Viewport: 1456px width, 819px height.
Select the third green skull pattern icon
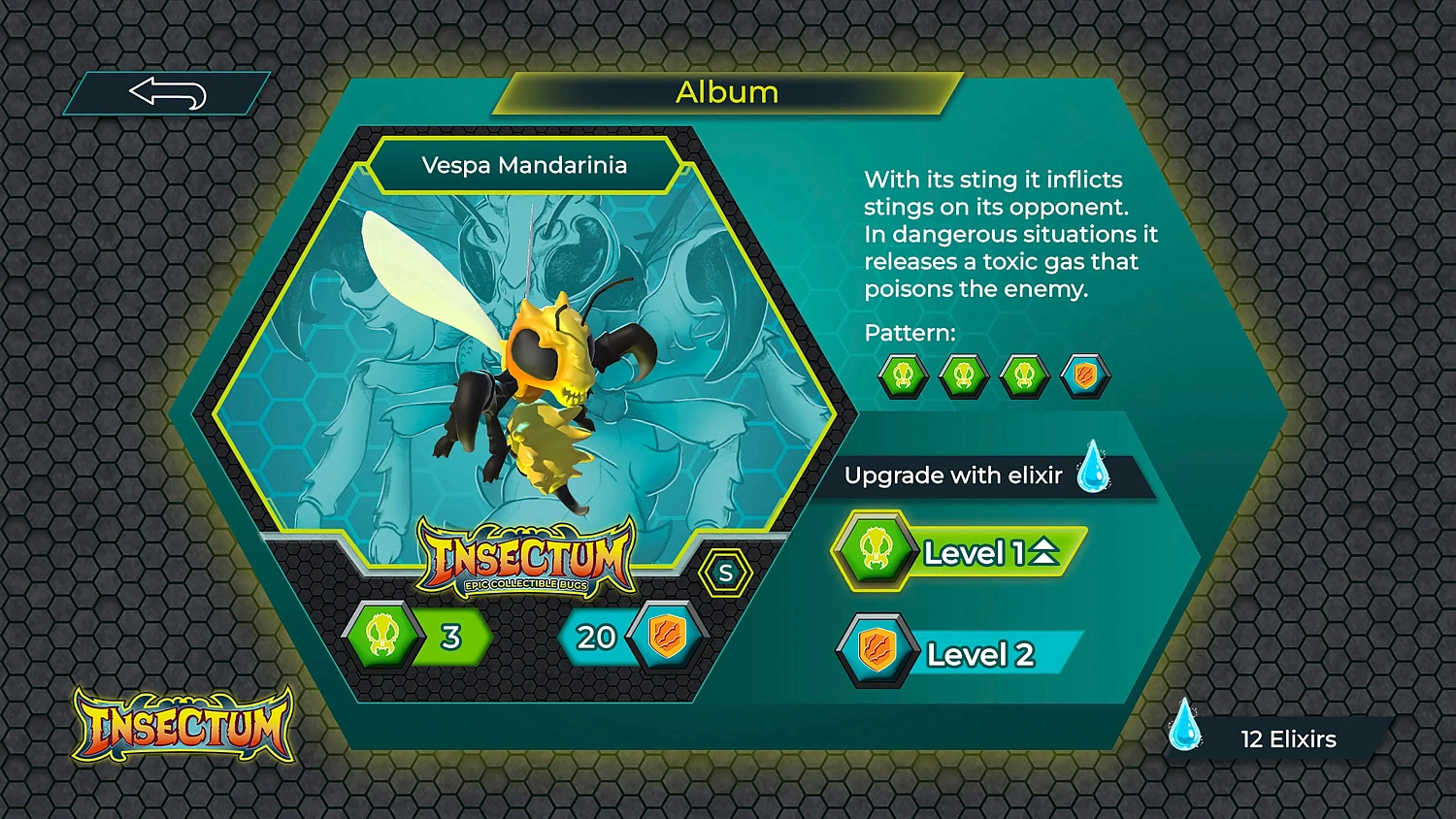(x=1024, y=376)
